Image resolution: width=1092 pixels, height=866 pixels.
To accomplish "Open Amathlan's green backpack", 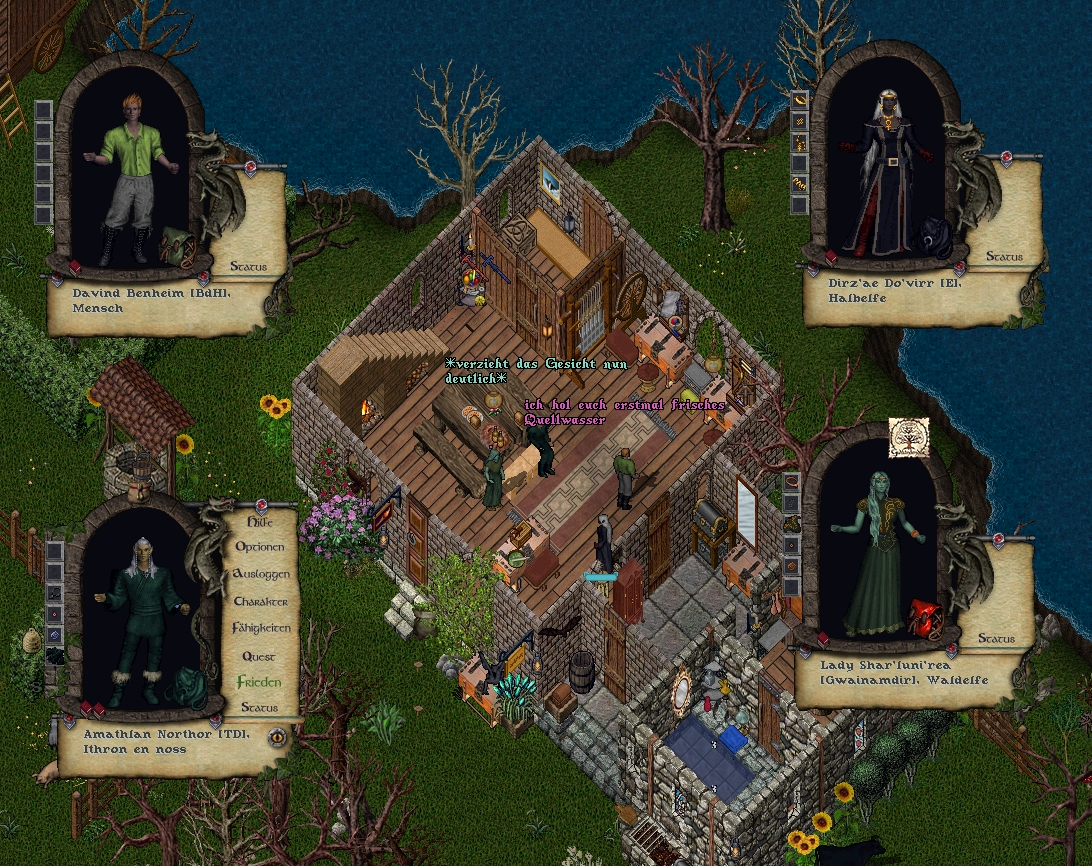I will 185,688.
